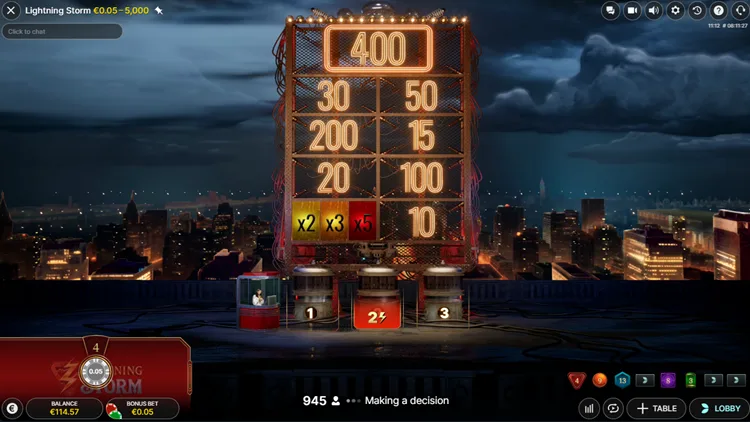The width and height of the screenshot is (750, 422).
Task: Show game history clock icon
Action: coord(697,10)
